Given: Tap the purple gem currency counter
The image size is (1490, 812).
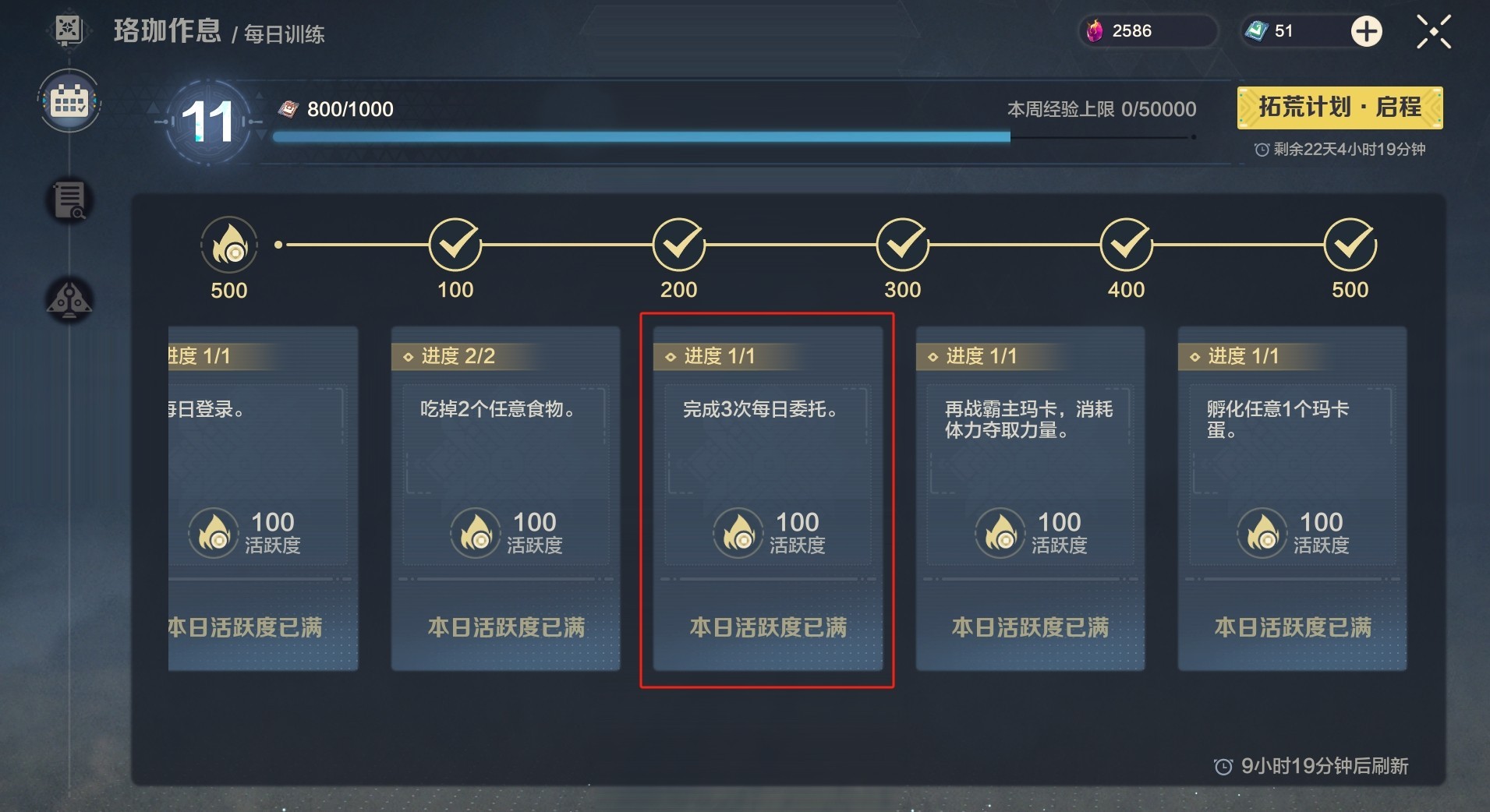Looking at the screenshot, I should tap(1146, 31).
